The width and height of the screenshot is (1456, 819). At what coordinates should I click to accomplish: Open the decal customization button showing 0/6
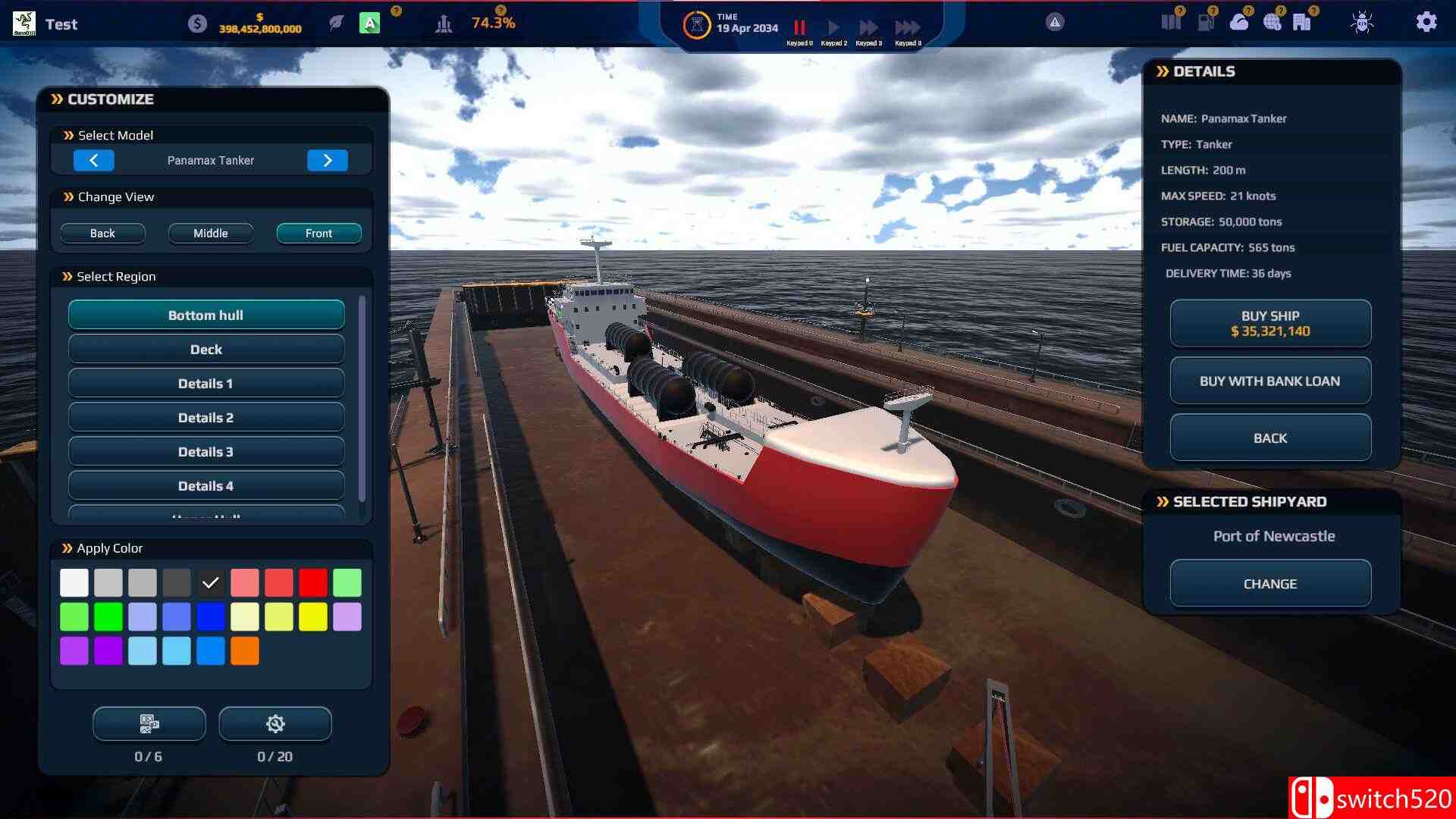pyautogui.click(x=149, y=723)
